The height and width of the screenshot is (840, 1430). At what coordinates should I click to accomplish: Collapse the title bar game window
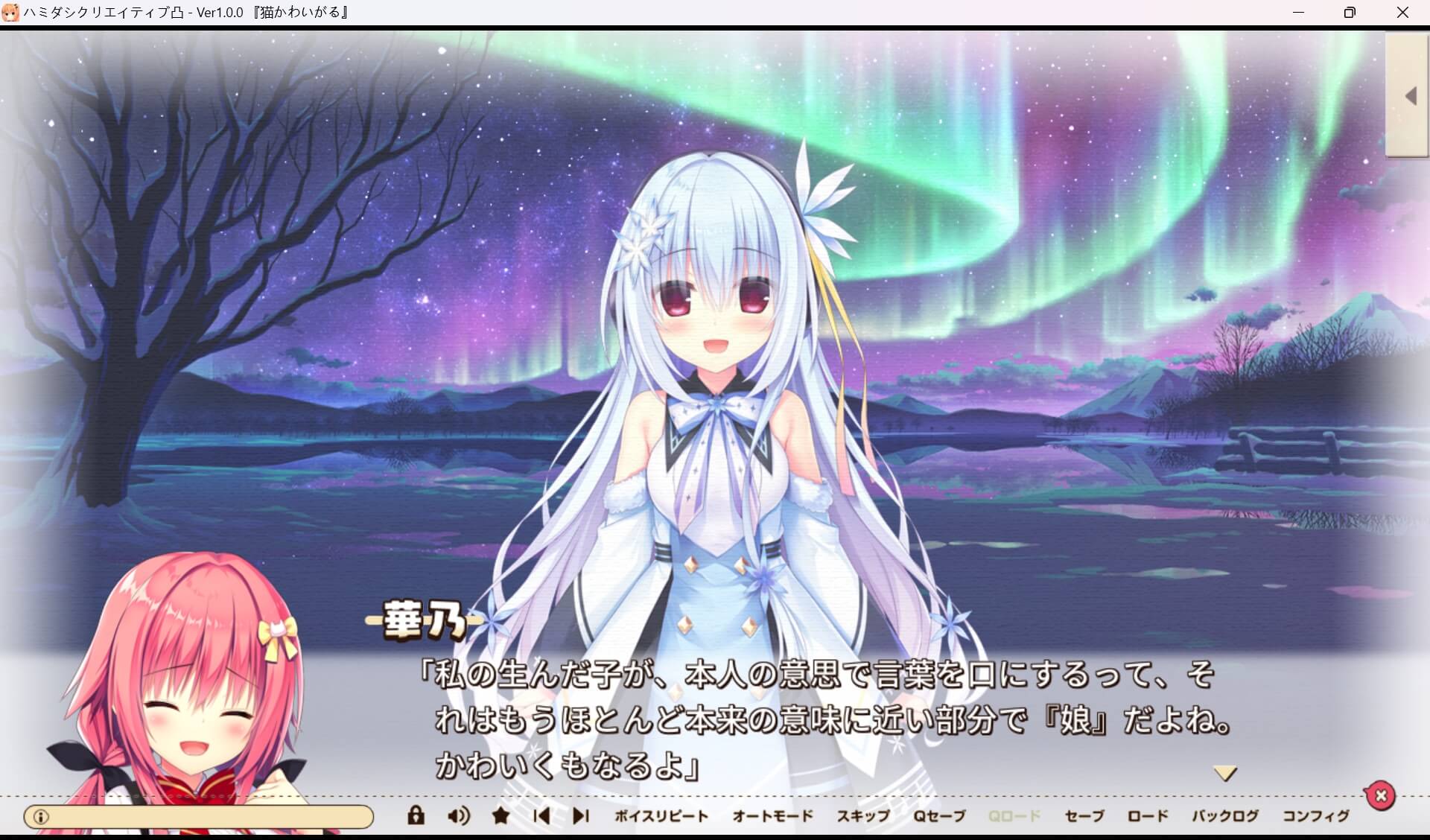[1300, 12]
